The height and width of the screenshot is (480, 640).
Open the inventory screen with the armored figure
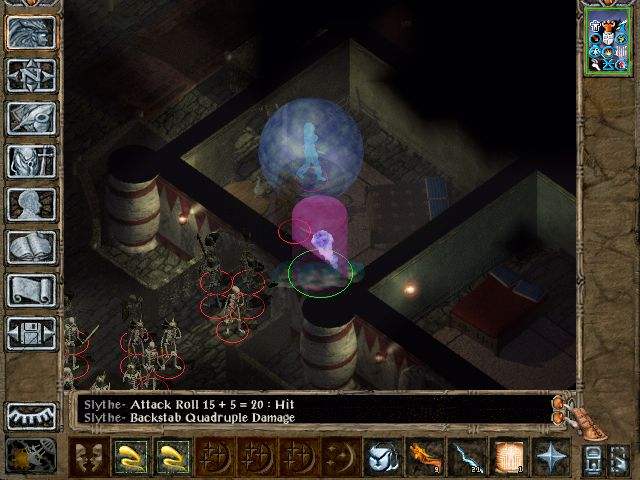[31, 161]
